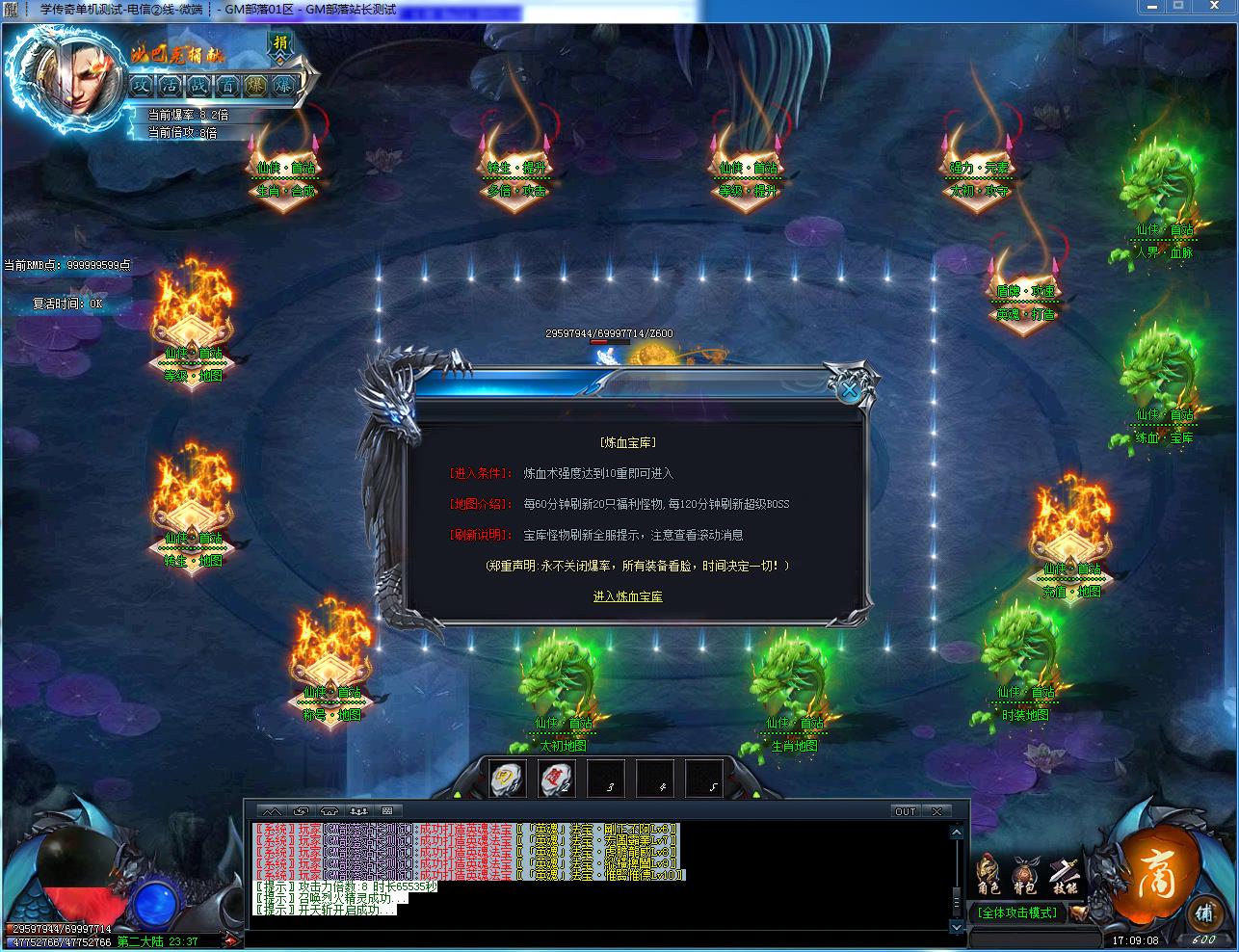Select the 攻 buff button

point(142,86)
